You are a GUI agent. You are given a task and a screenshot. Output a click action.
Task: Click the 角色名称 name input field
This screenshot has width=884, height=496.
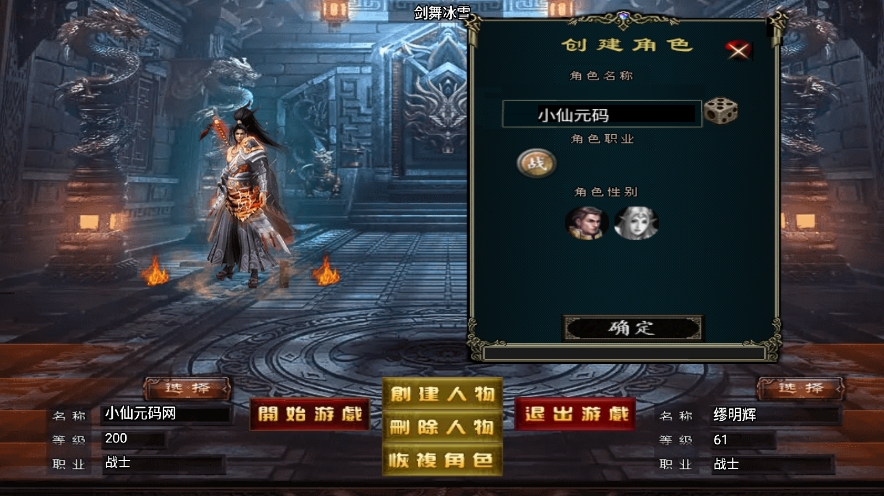click(600, 114)
